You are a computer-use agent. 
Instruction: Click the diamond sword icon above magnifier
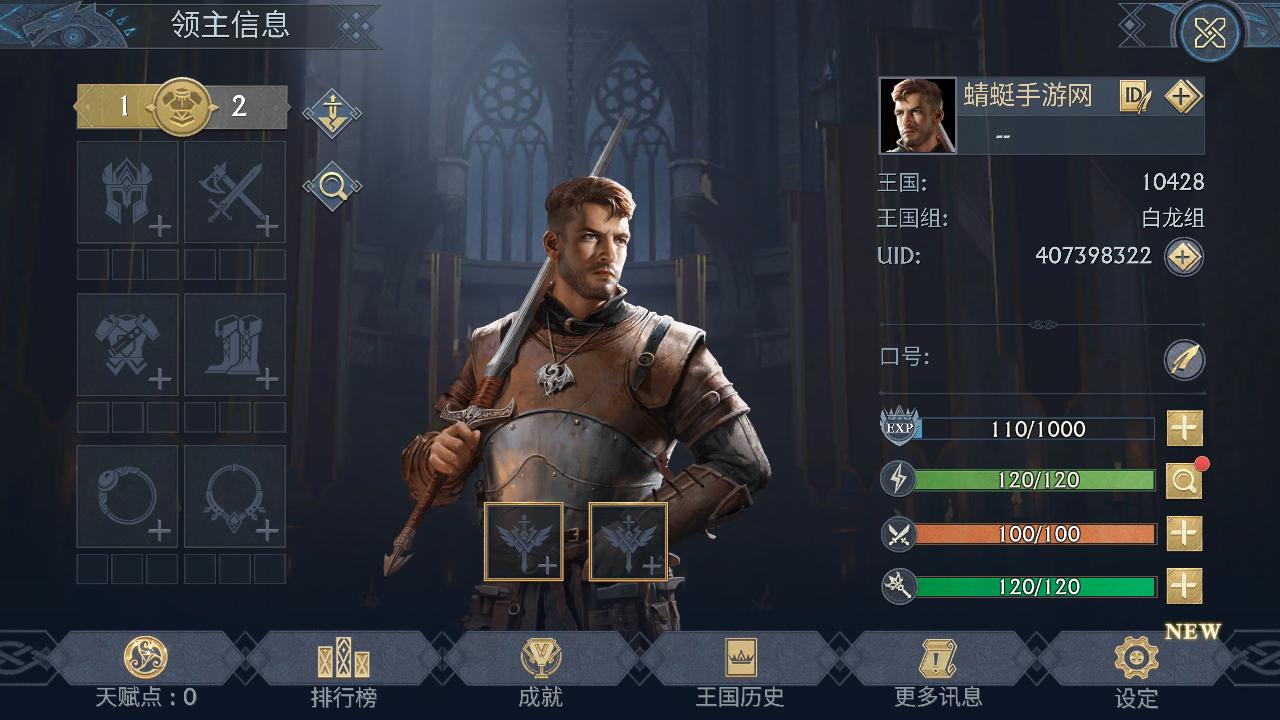click(332, 112)
